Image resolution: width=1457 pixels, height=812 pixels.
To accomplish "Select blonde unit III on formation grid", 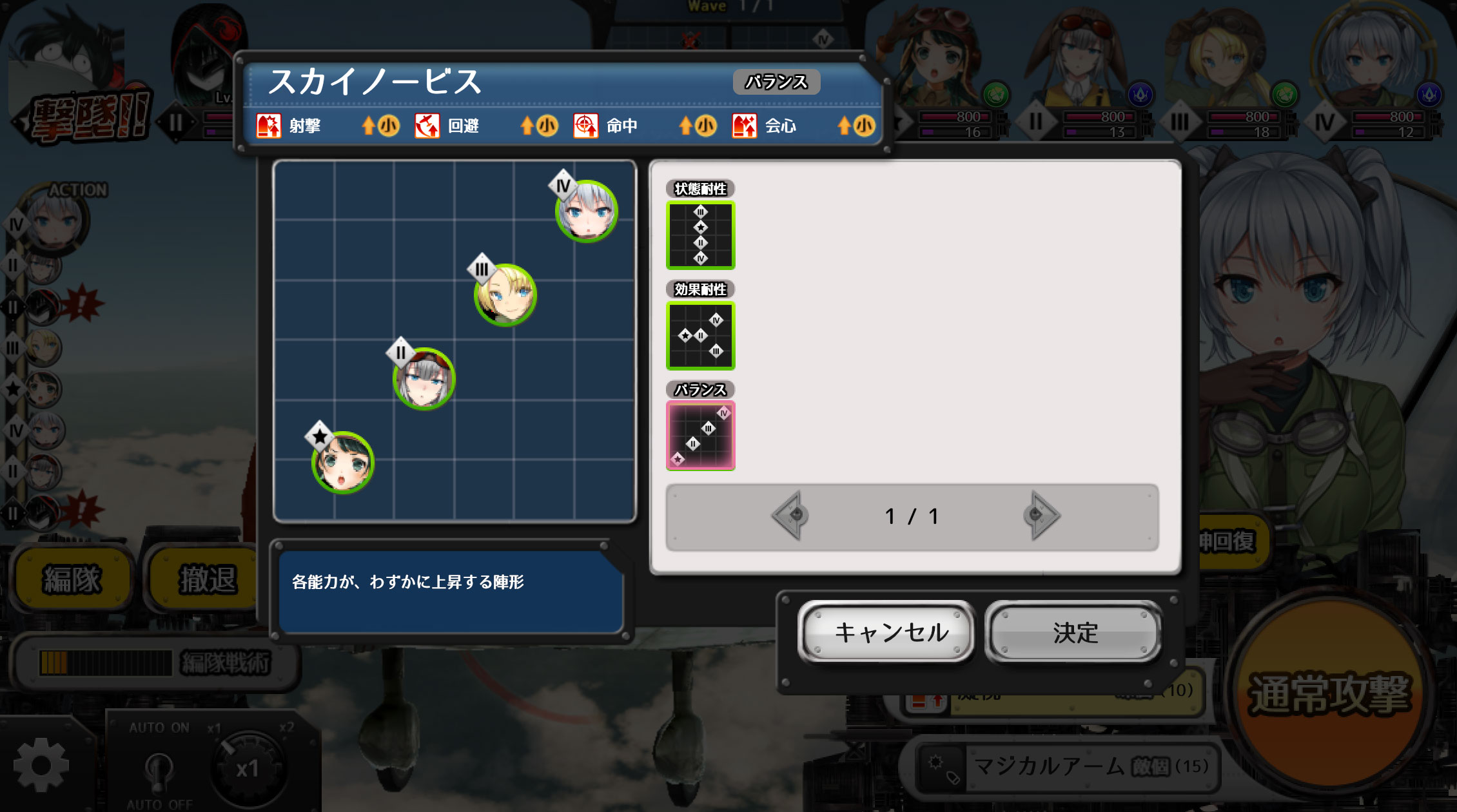I will point(505,295).
